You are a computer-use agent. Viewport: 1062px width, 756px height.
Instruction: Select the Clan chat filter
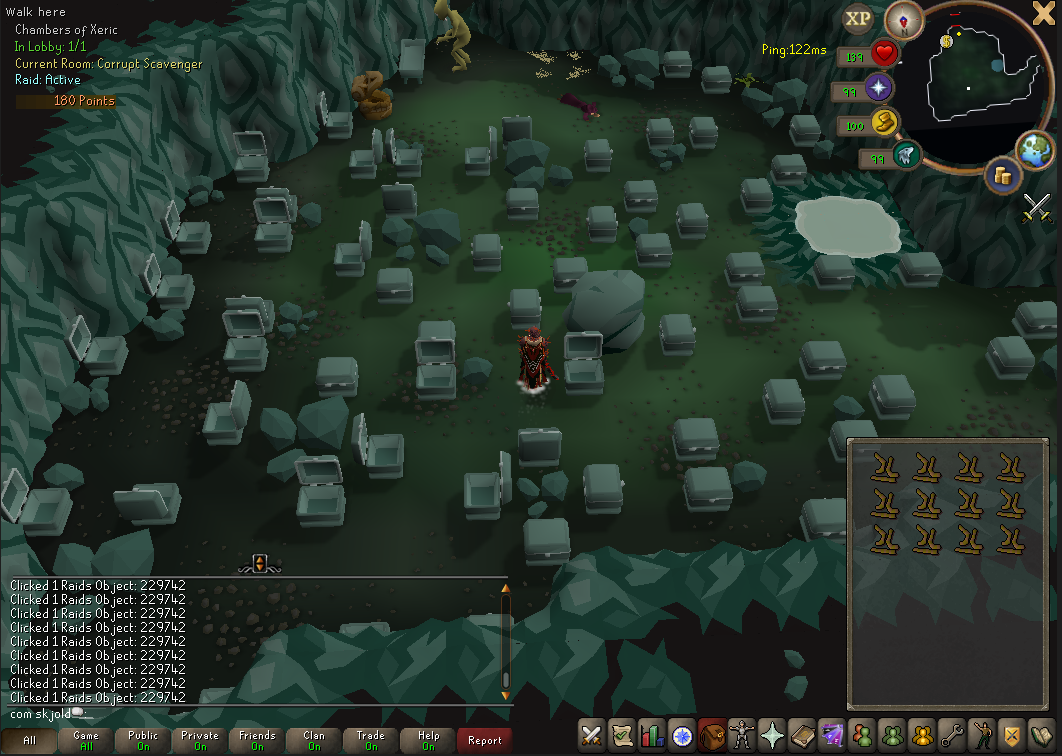[314, 741]
